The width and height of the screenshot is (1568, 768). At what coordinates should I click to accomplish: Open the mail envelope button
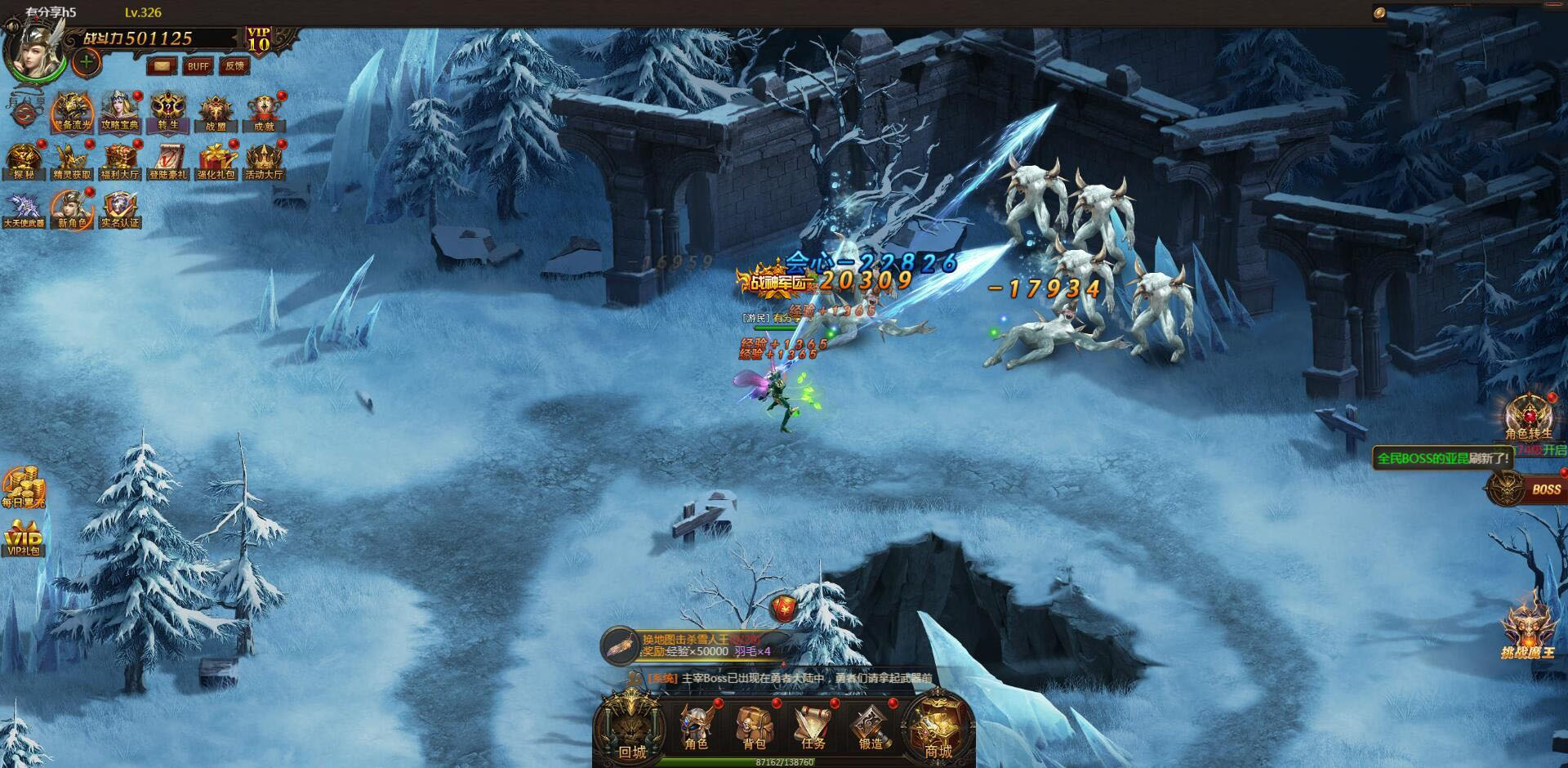pyautogui.click(x=163, y=66)
